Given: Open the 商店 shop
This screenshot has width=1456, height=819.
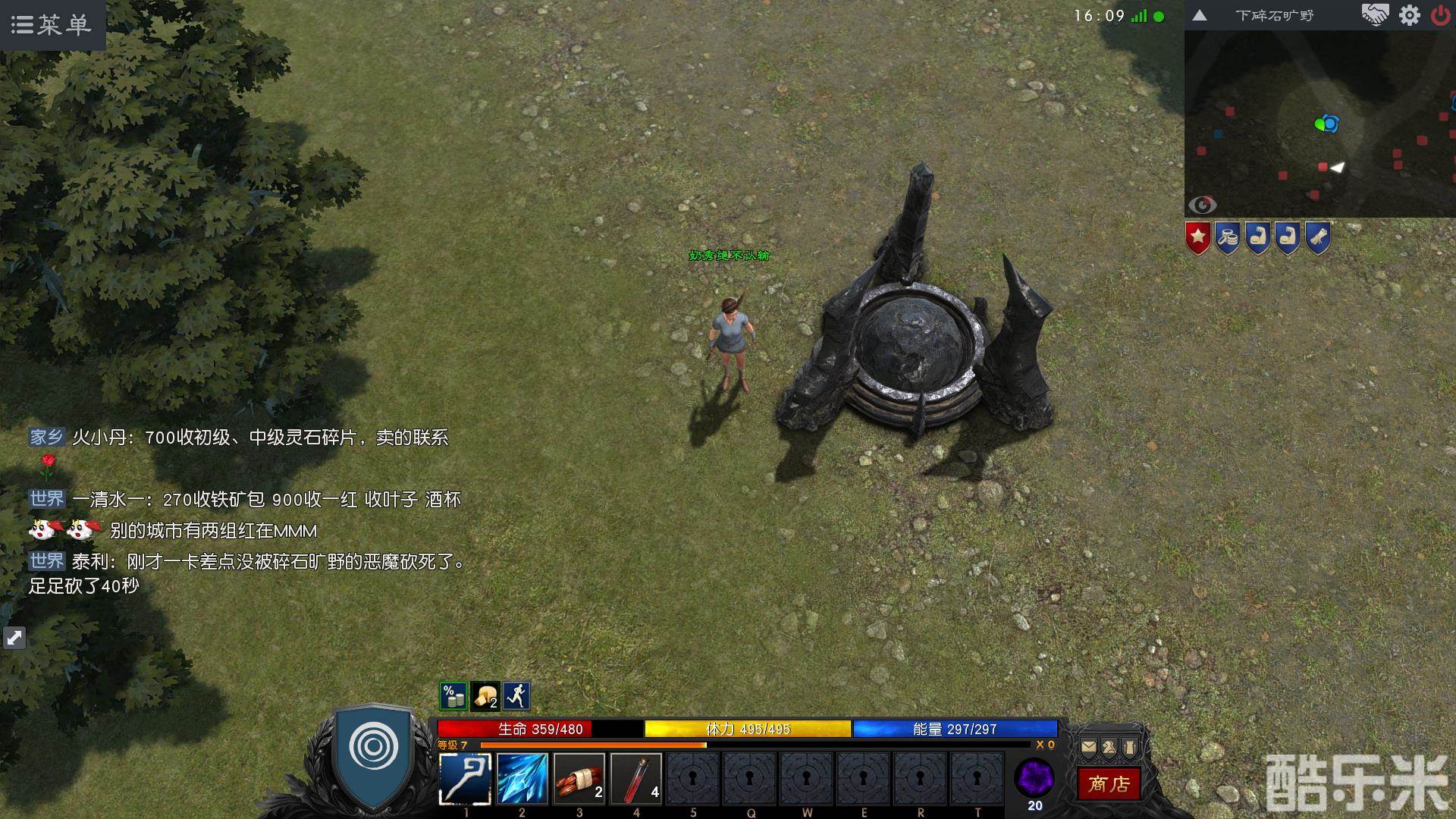Looking at the screenshot, I should click(x=1109, y=783).
